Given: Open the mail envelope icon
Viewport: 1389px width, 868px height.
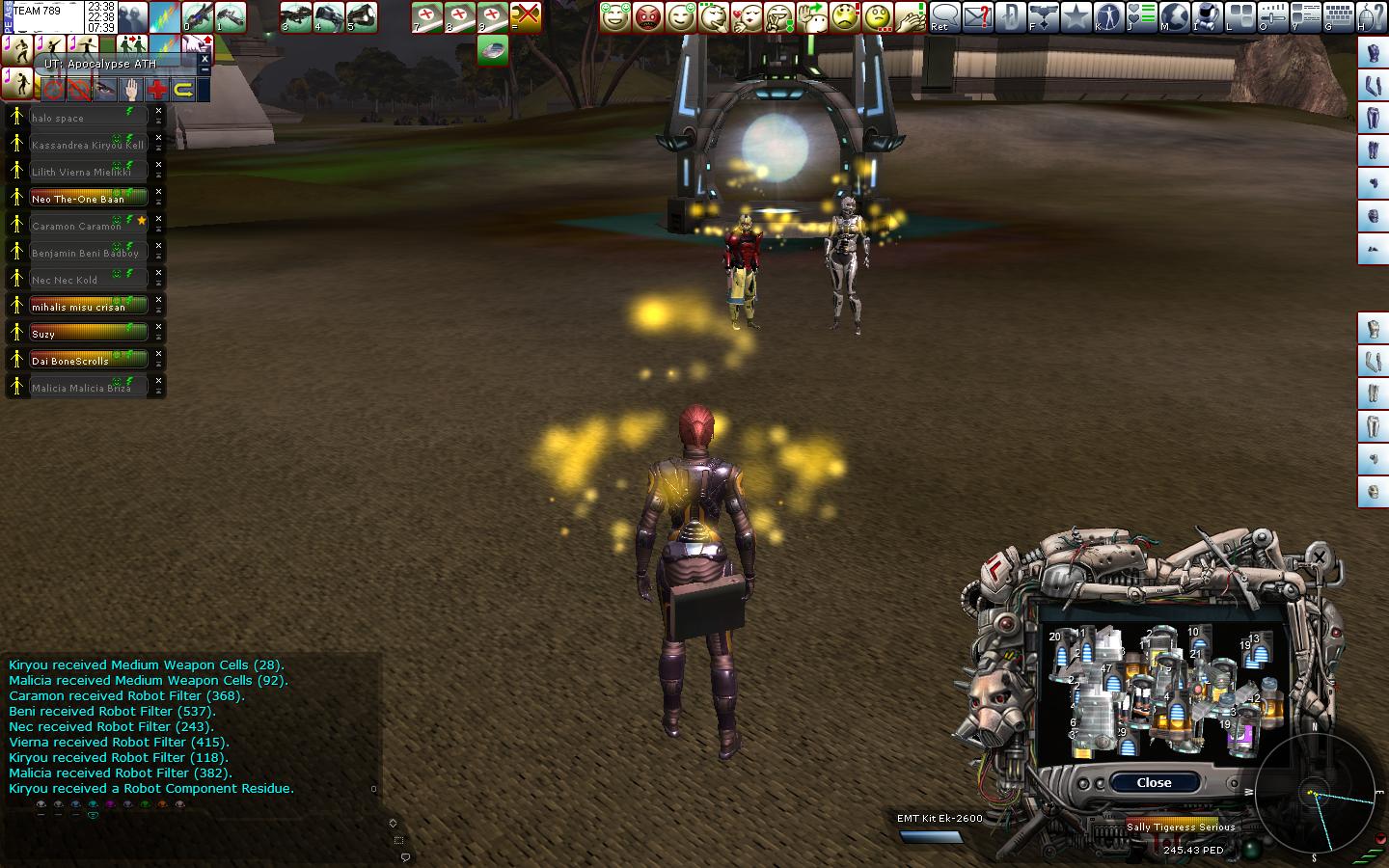Looking at the screenshot, I should (977, 16).
